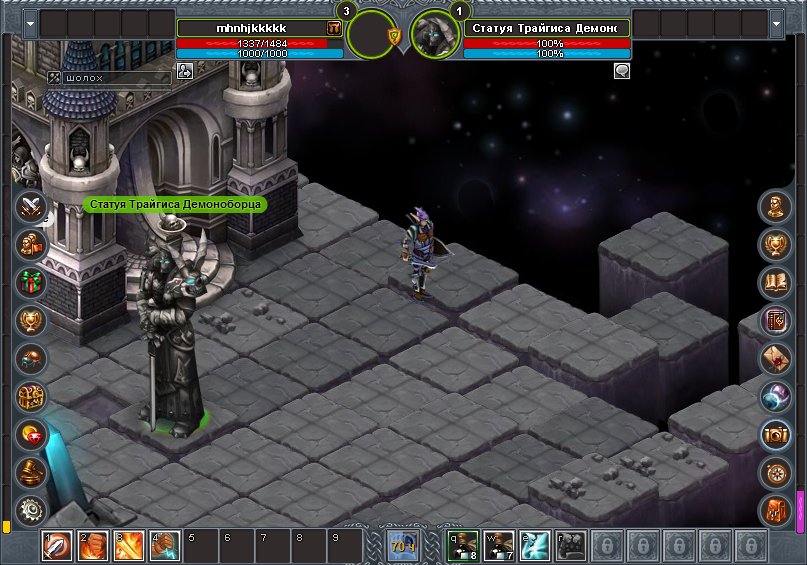
Task: Activate the fiery slash skill in slot 3
Action: click(x=128, y=545)
